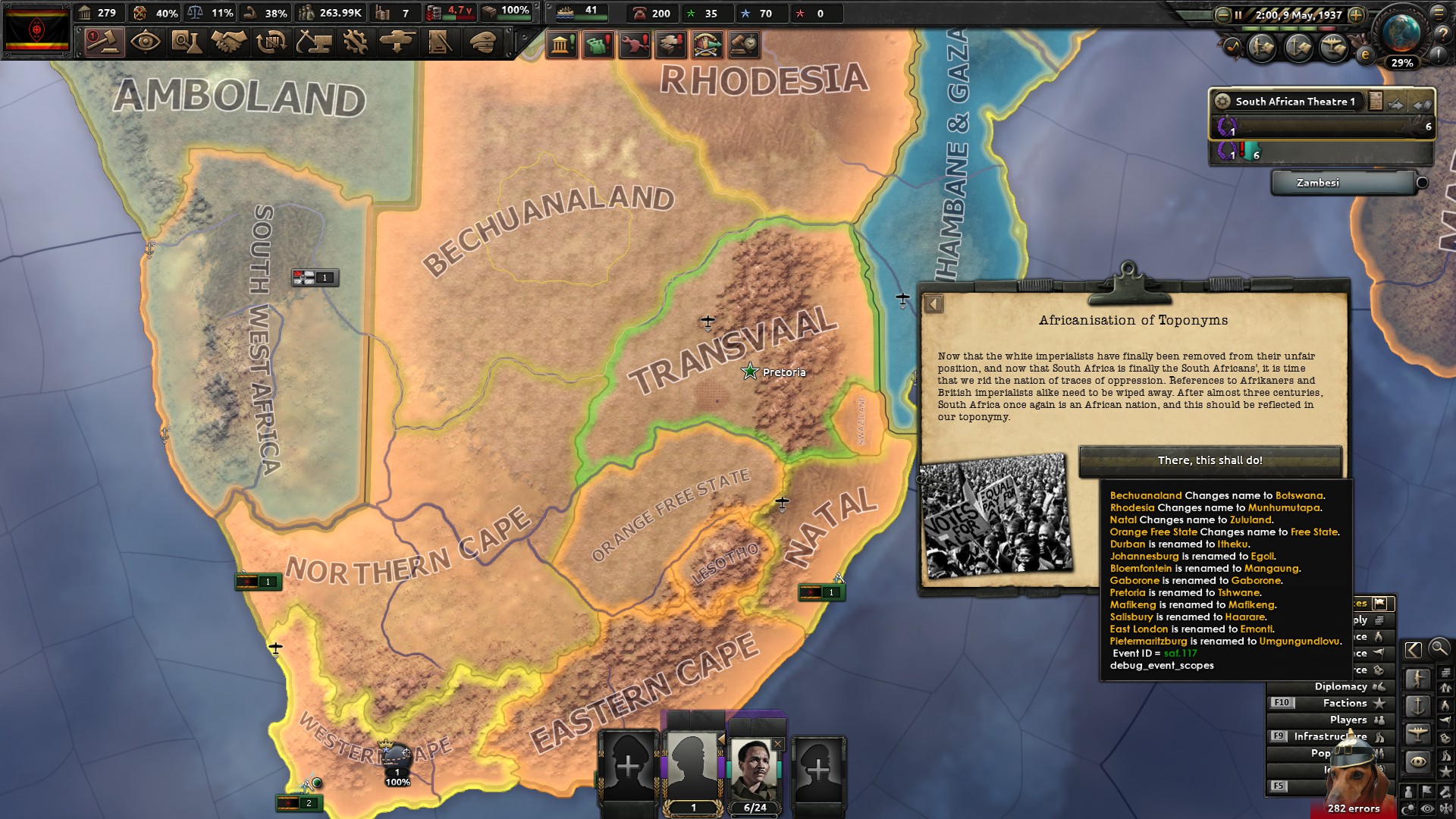Confirm event with 'There, this shall do!' button

tap(1210, 459)
